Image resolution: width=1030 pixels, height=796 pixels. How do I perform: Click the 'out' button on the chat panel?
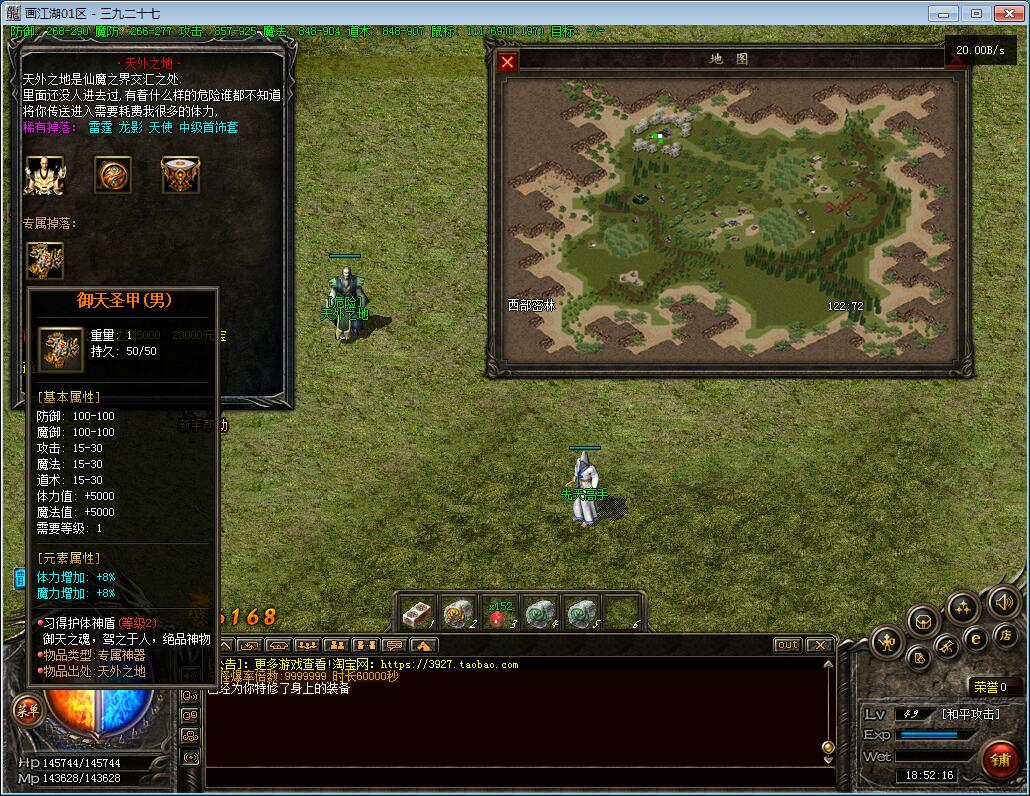tap(788, 645)
